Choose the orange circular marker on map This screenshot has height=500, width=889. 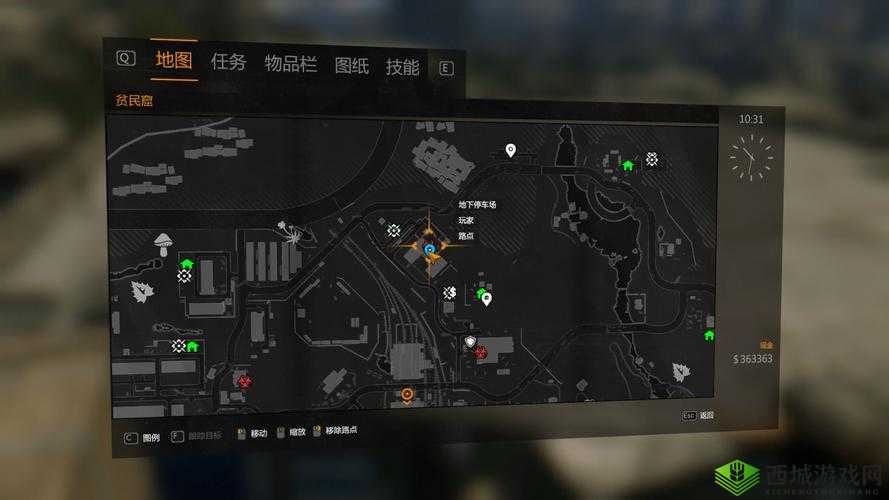(x=407, y=394)
